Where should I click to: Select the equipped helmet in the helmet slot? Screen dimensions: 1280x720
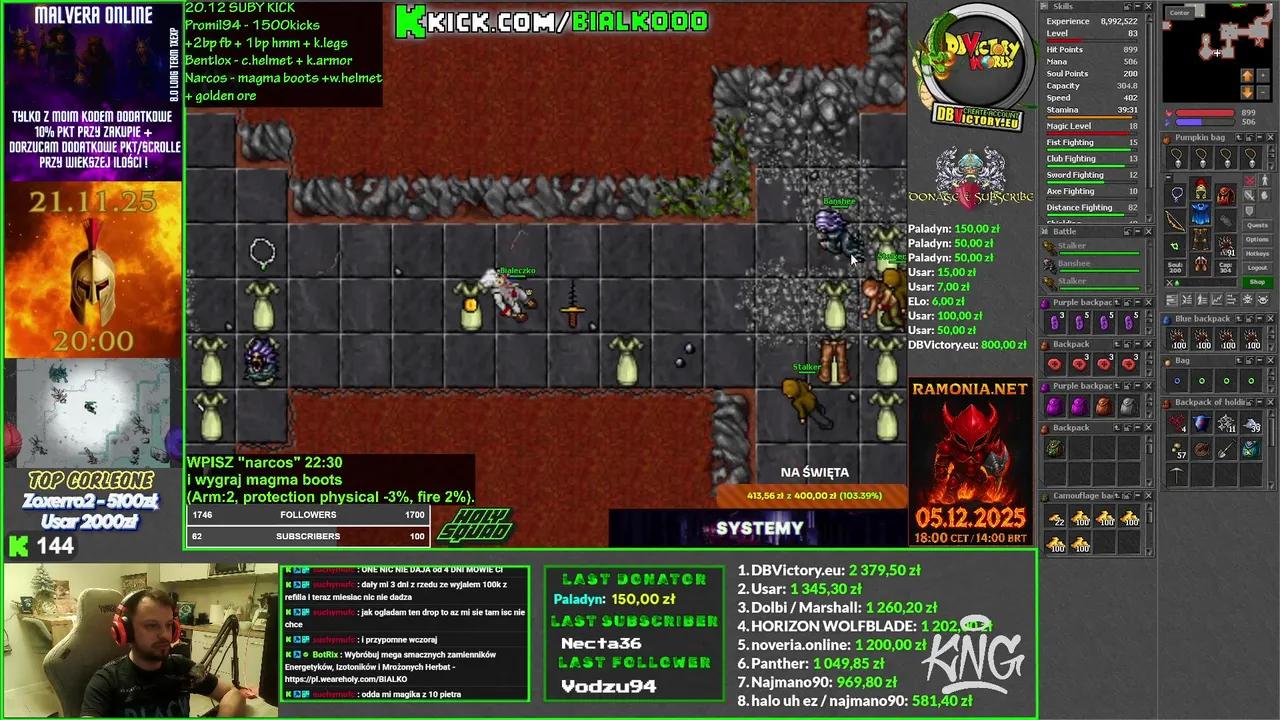(x=1200, y=190)
